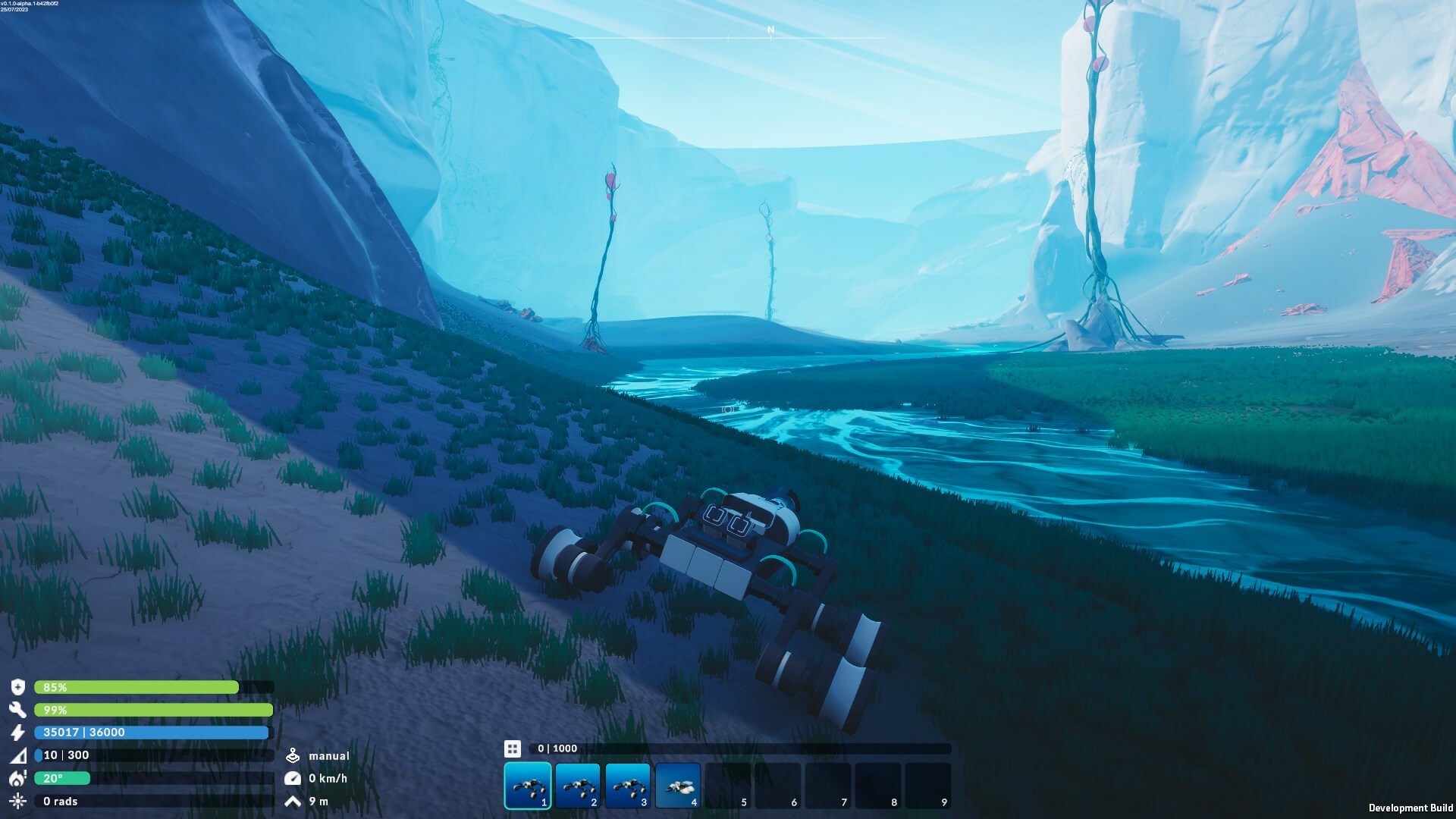Select the rover in hotbar slot 3
The image size is (1456, 819).
click(628, 785)
